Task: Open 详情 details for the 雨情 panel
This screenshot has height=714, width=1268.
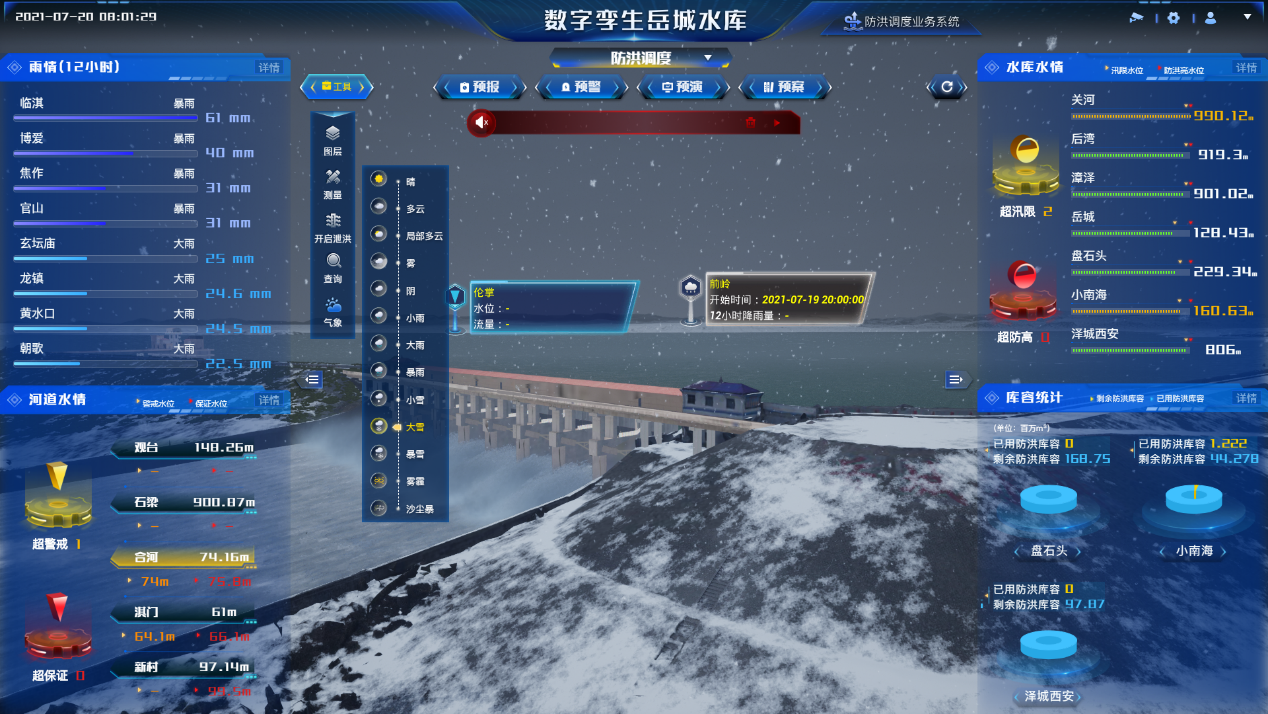Action: coord(269,68)
